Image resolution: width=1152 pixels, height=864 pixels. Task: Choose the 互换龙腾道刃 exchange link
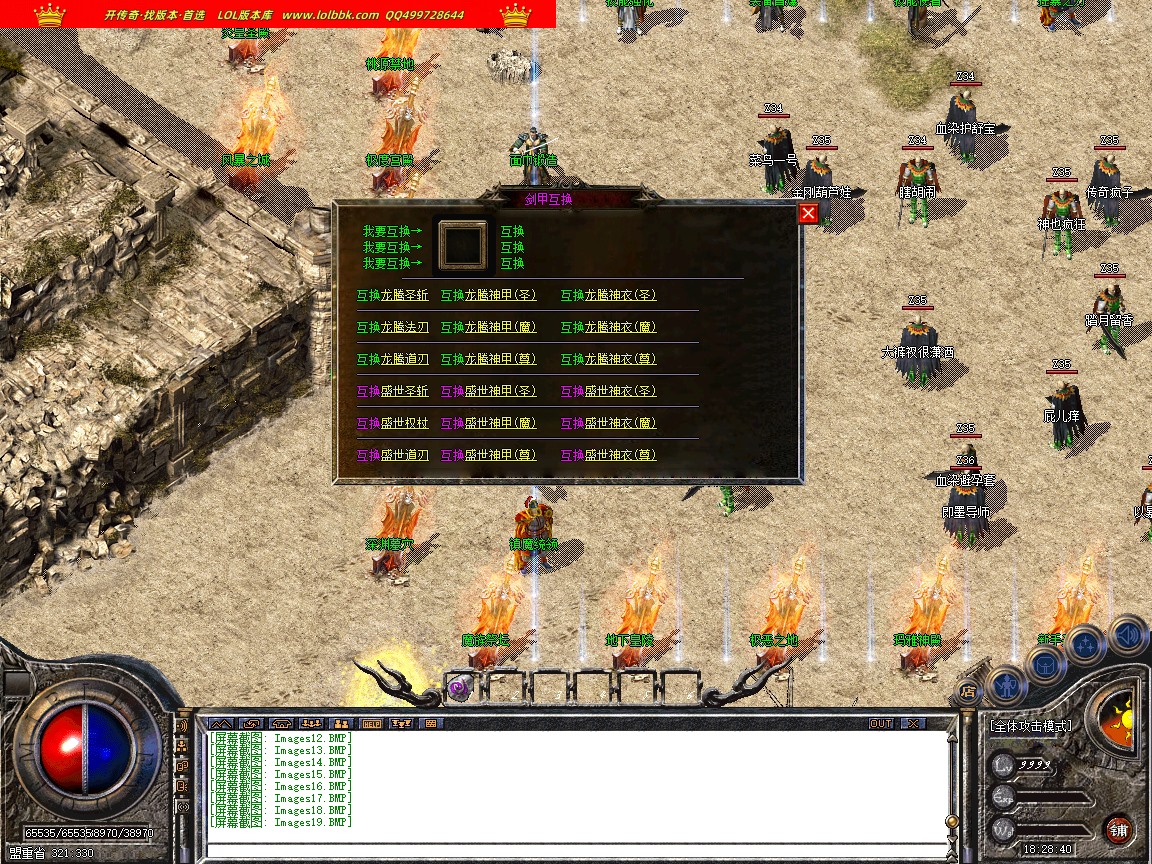pyautogui.click(x=392, y=359)
